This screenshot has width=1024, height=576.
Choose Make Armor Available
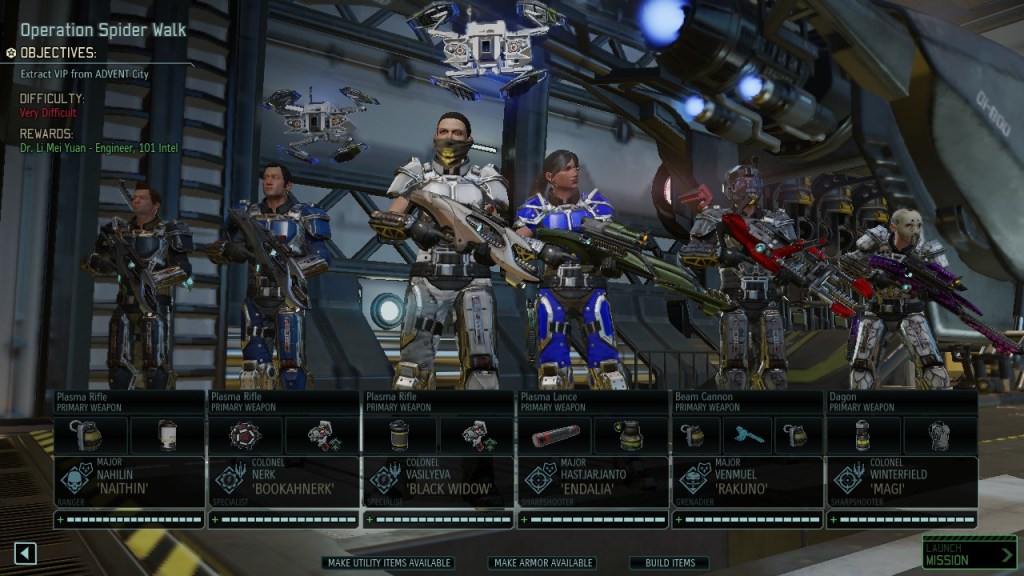543,563
